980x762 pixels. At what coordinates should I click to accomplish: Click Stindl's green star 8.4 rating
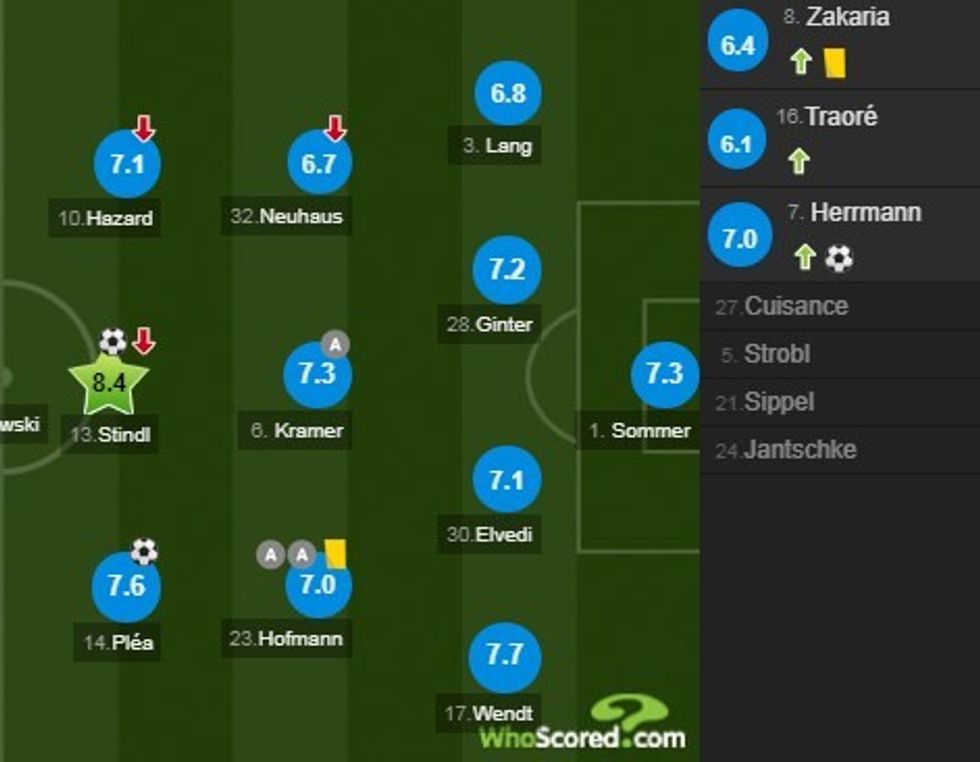tap(108, 382)
